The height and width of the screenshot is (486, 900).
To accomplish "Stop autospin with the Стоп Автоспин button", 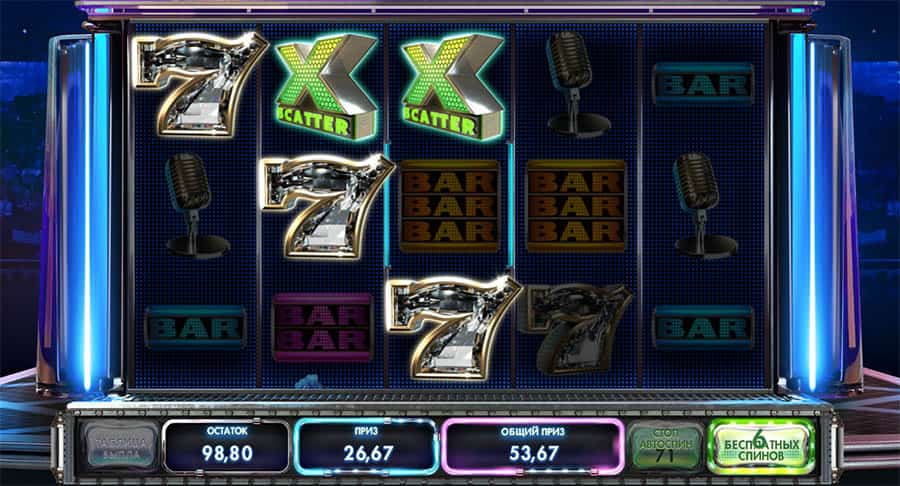I will point(665,446).
